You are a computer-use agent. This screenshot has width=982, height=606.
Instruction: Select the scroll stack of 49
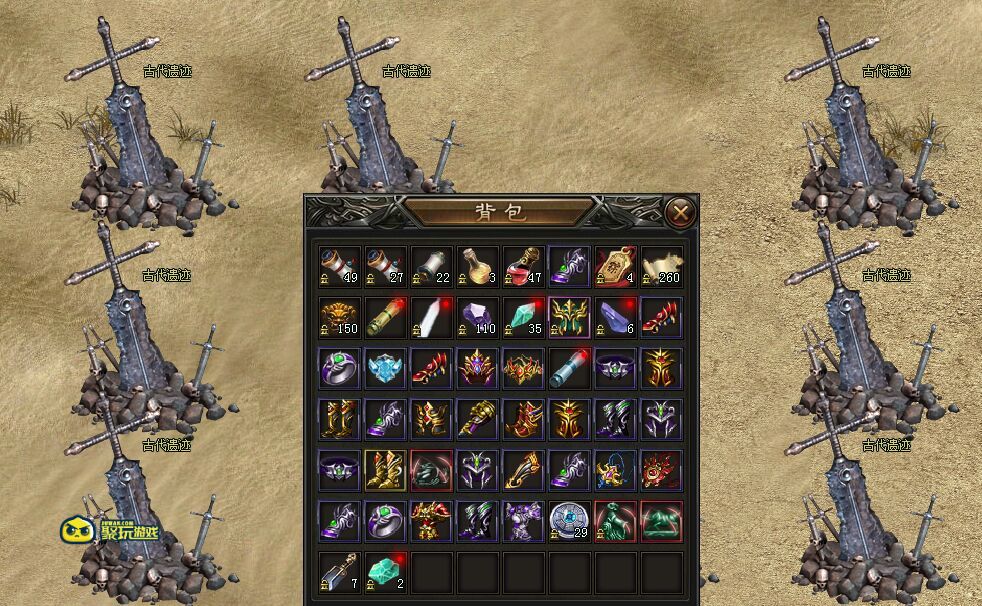pyautogui.click(x=340, y=267)
